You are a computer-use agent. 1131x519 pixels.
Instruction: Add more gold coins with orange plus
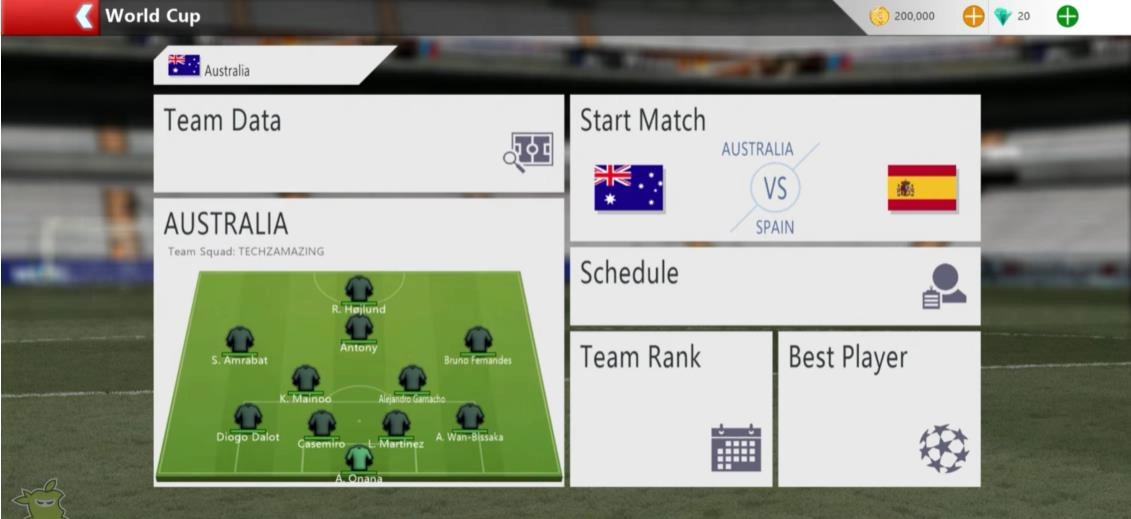point(973,16)
